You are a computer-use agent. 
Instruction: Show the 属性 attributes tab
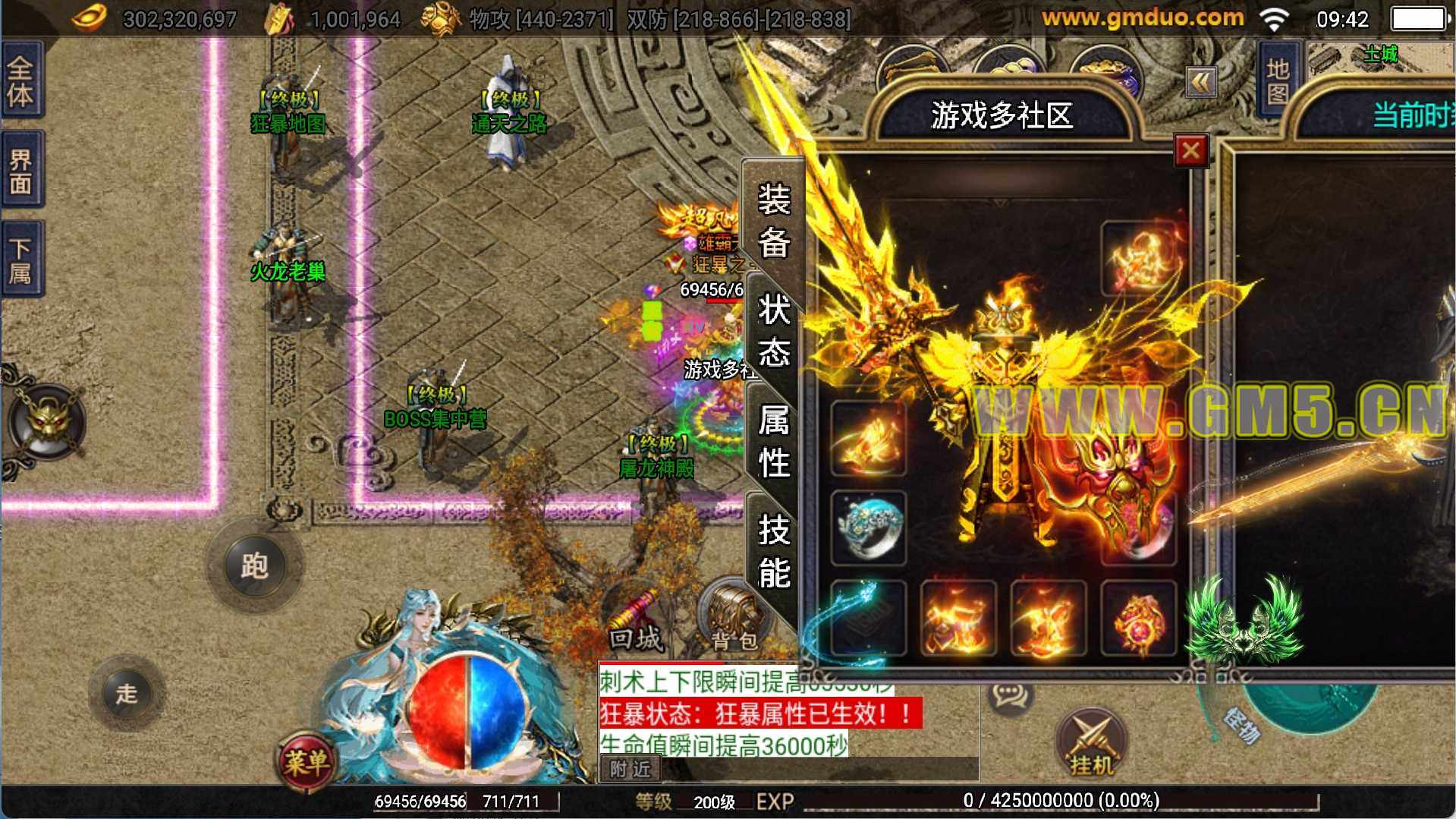click(x=774, y=441)
